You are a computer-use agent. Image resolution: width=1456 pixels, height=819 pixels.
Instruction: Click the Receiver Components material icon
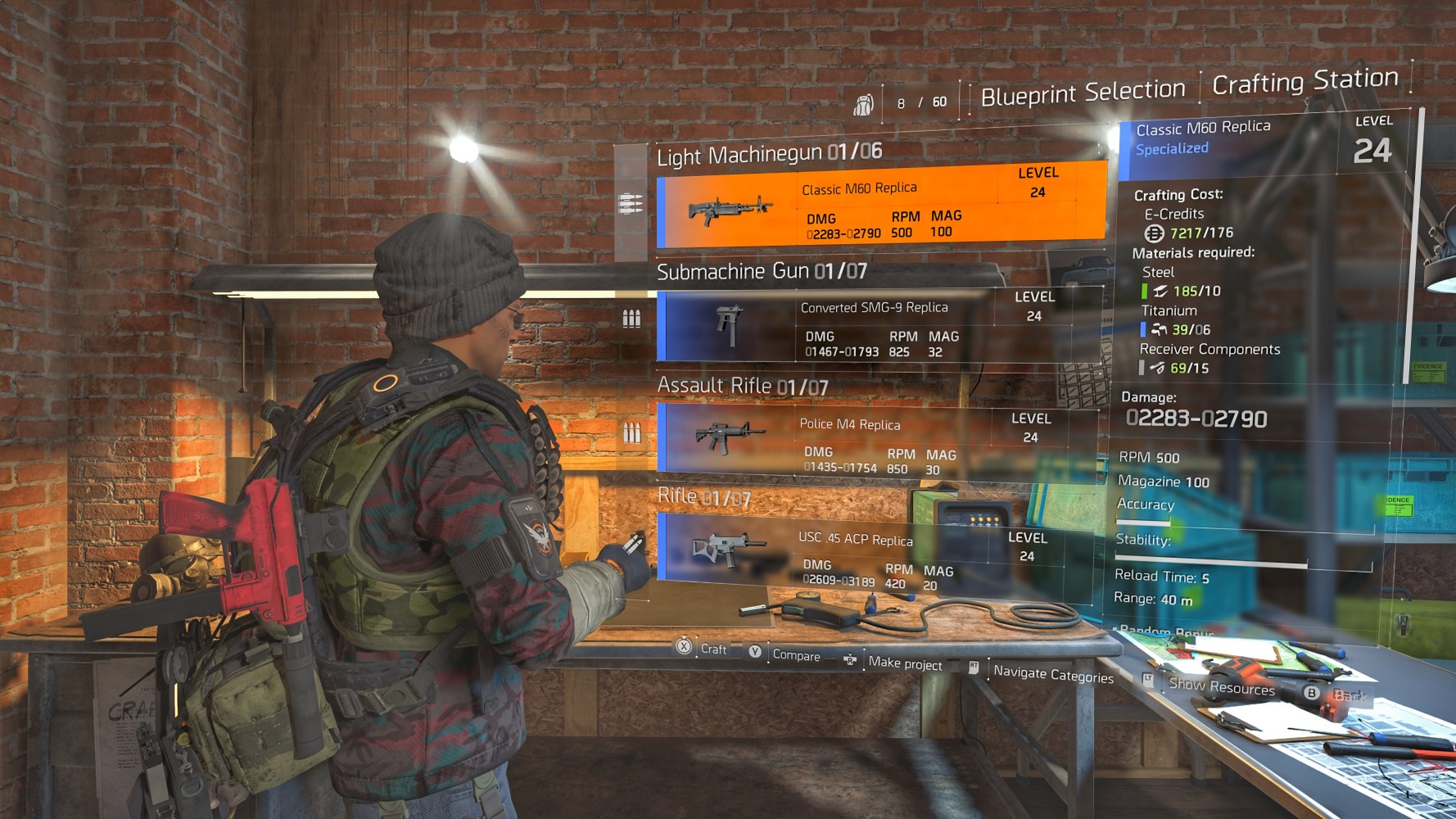[x=1158, y=368]
